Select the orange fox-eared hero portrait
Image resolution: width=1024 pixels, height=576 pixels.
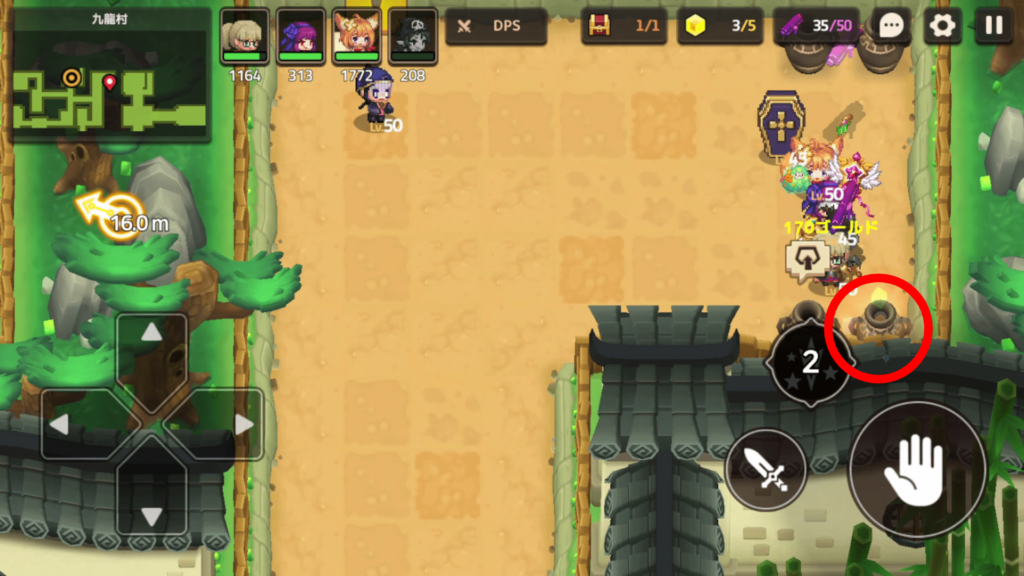point(357,36)
